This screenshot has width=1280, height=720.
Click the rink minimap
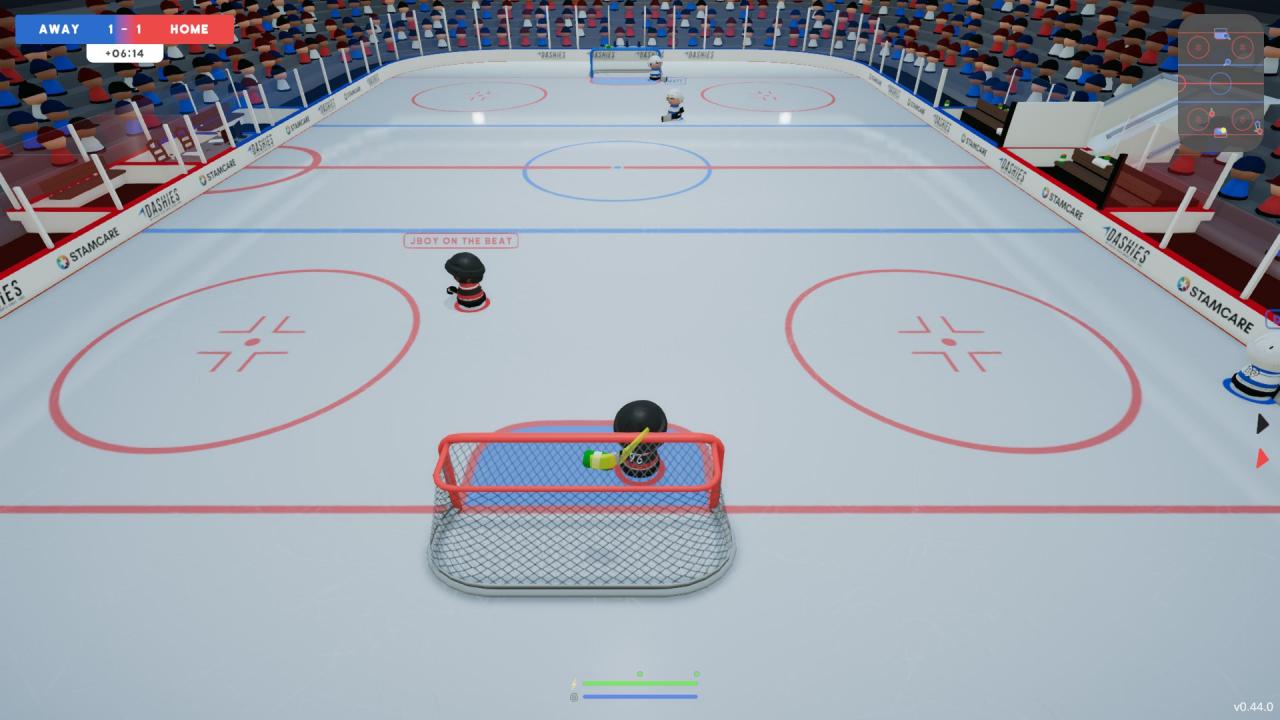[1220, 82]
